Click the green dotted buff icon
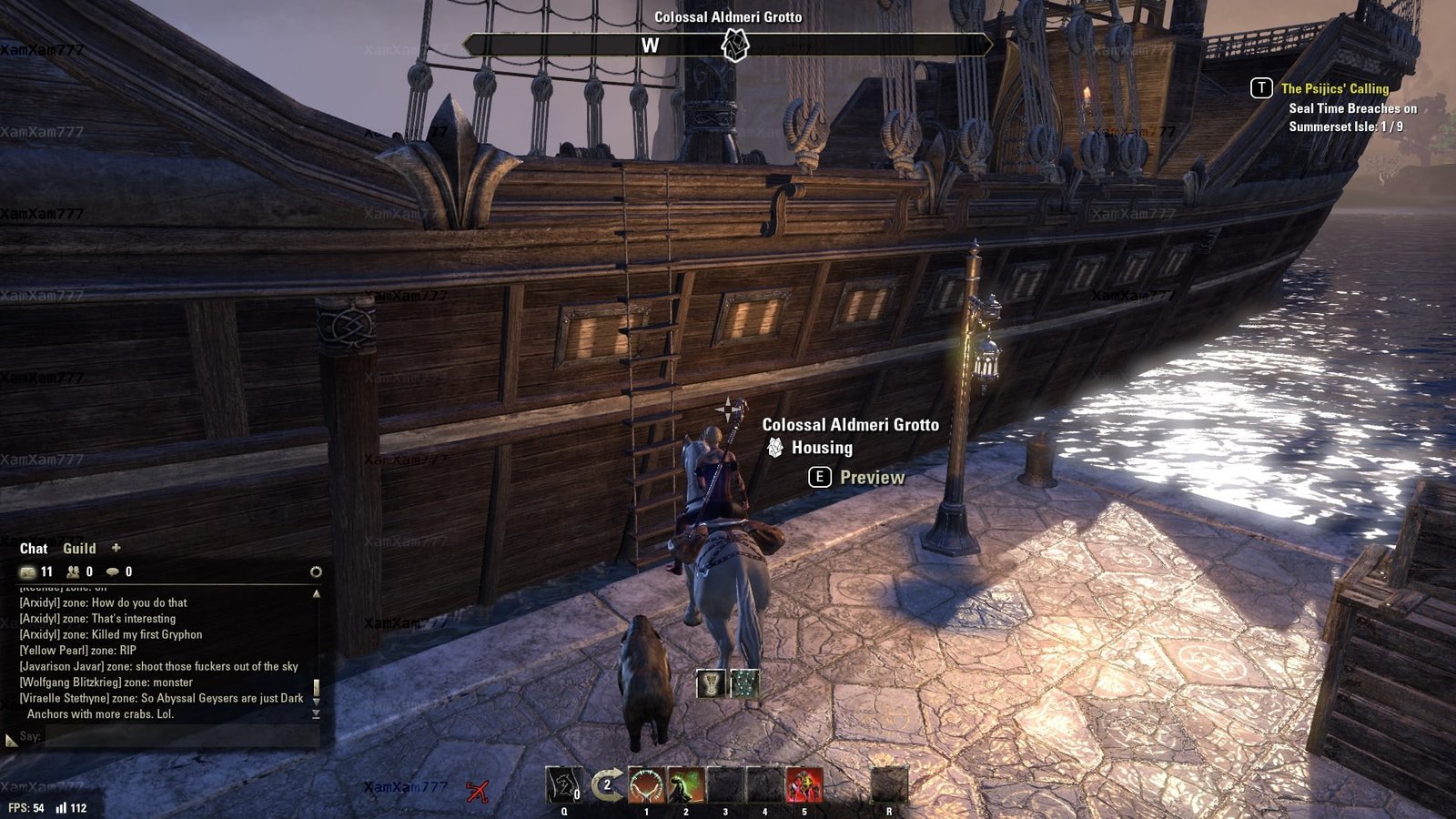This screenshot has height=819, width=1456. click(x=744, y=683)
